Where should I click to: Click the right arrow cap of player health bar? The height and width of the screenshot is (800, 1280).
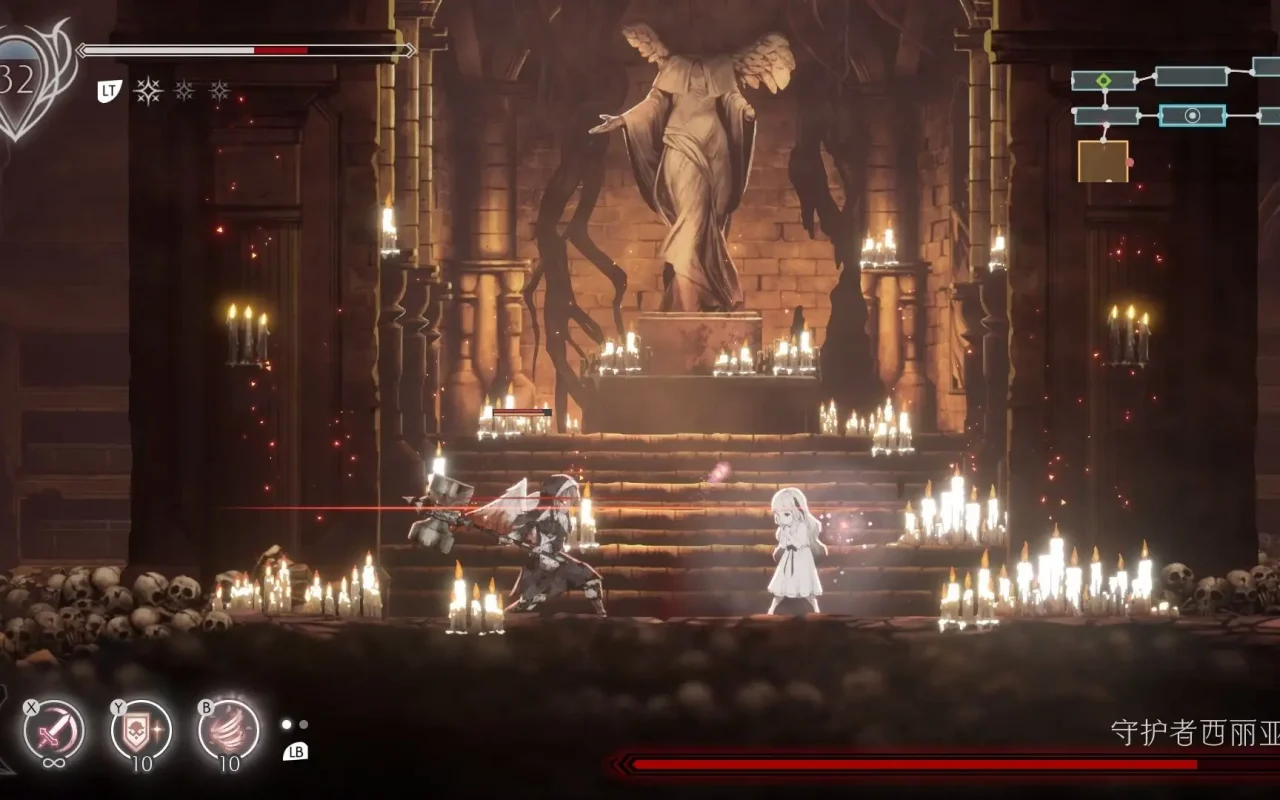pyautogui.click(x=410, y=50)
